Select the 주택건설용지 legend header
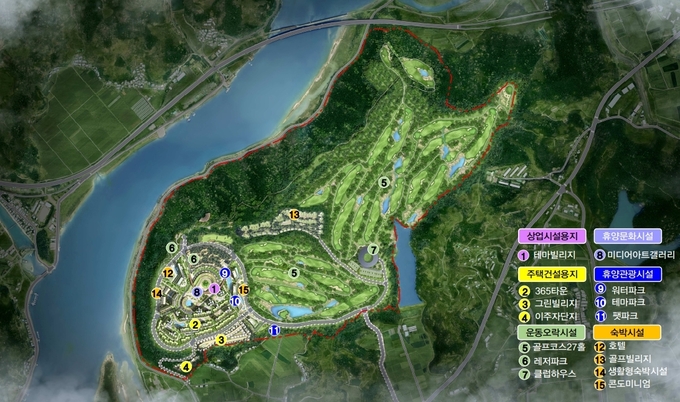The width and height of the screenshot is (680, 402). (551, 273)
